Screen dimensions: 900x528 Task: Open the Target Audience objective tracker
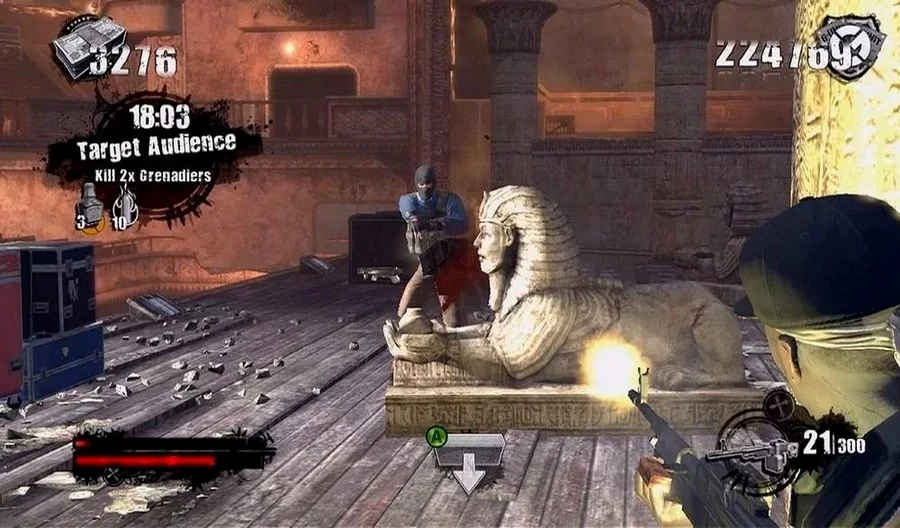coord(157,142)
